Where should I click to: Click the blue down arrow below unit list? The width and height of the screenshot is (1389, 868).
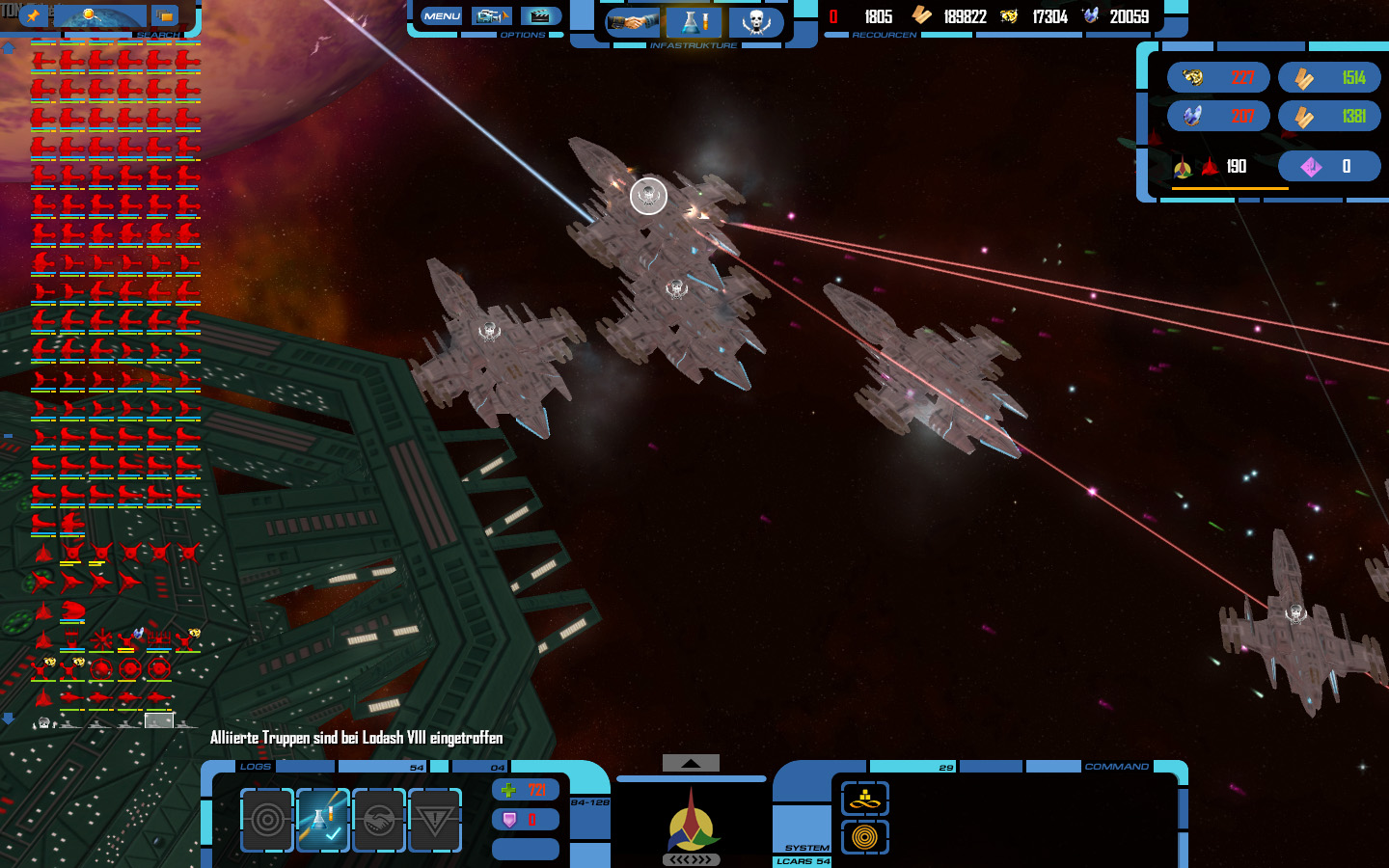8,719
